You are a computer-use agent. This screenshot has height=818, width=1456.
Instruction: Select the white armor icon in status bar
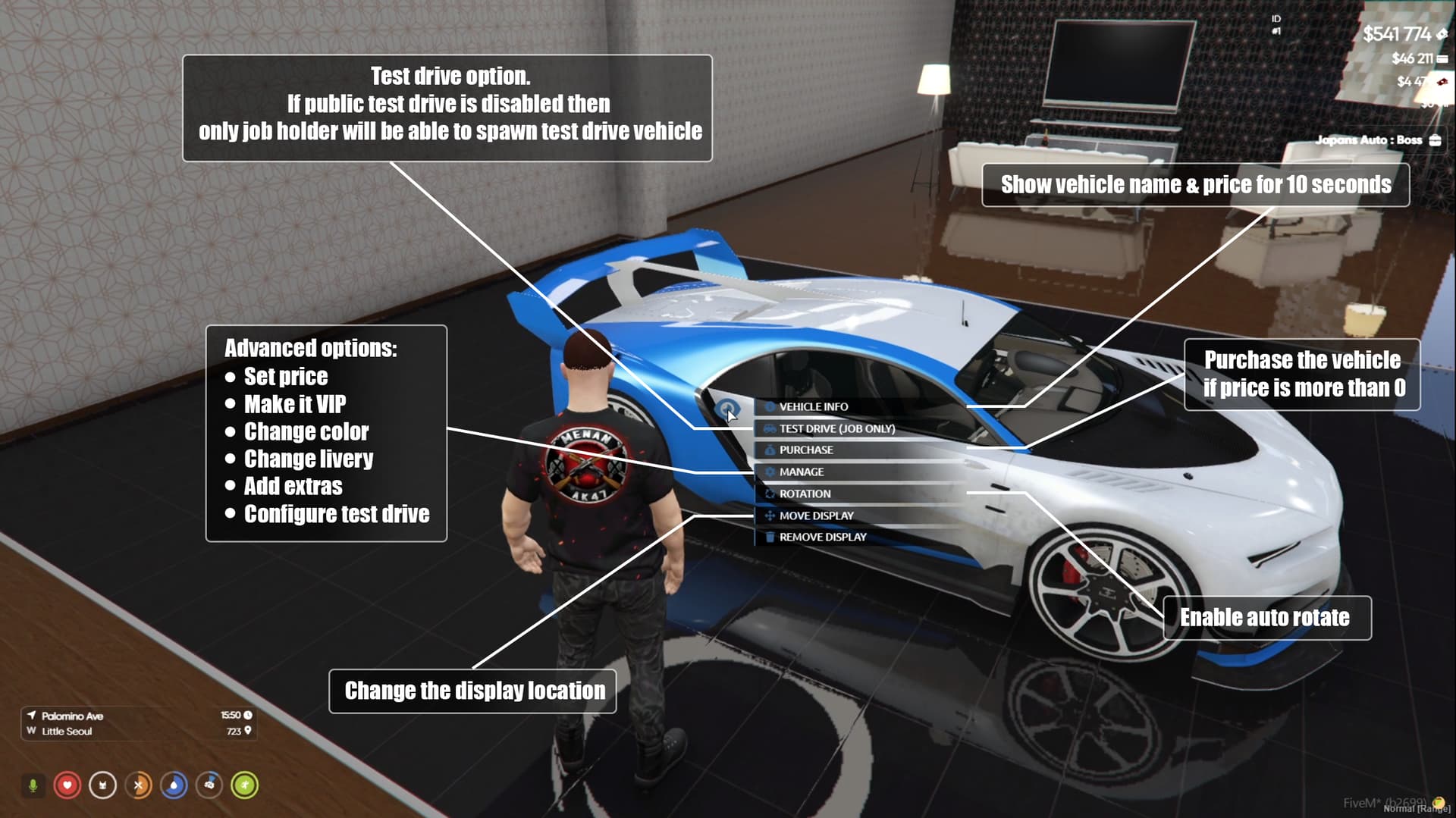click(x=102, y=785)
